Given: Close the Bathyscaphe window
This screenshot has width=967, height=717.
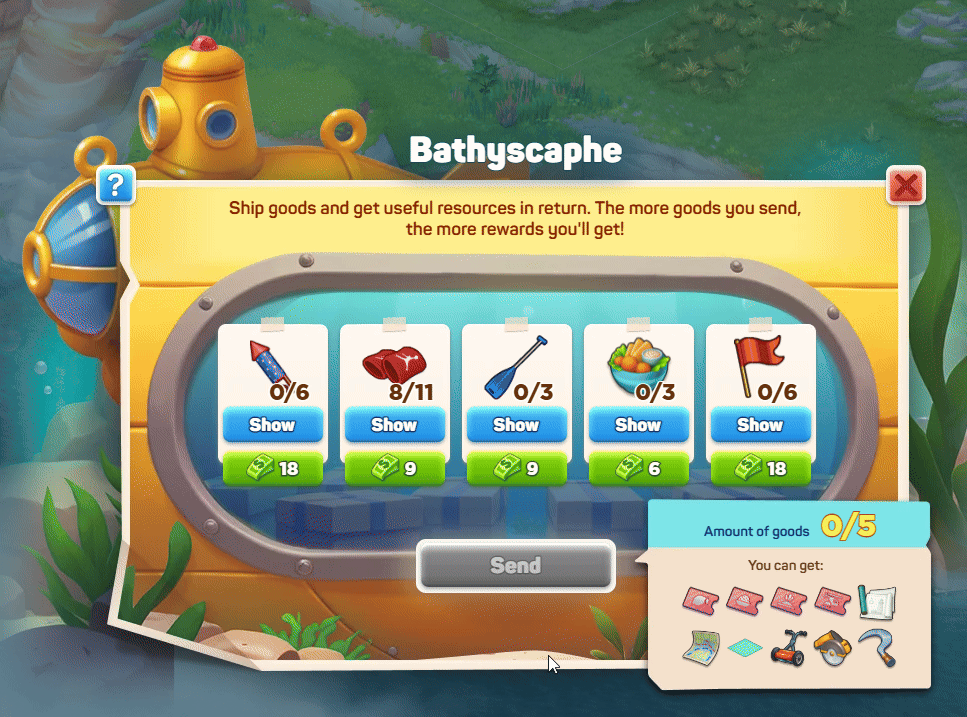Looking at the screenshot, I should (905, 185).
